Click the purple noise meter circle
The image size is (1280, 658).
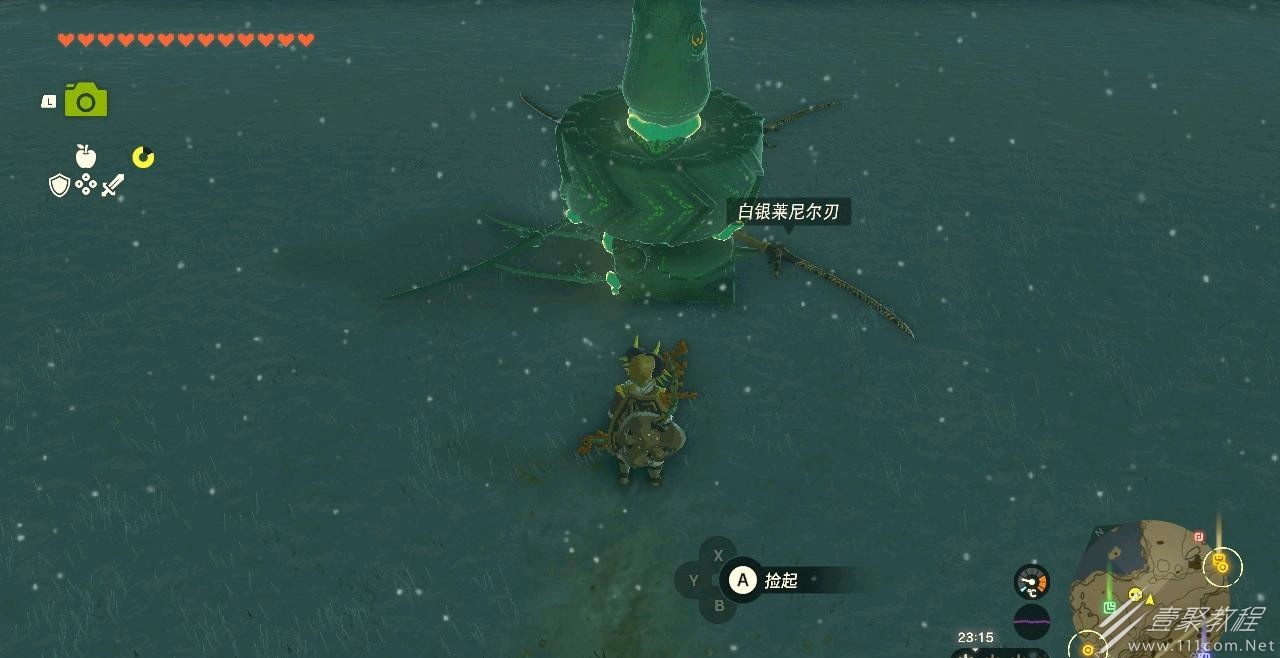pyautogui.click(x=1031, y=621)
